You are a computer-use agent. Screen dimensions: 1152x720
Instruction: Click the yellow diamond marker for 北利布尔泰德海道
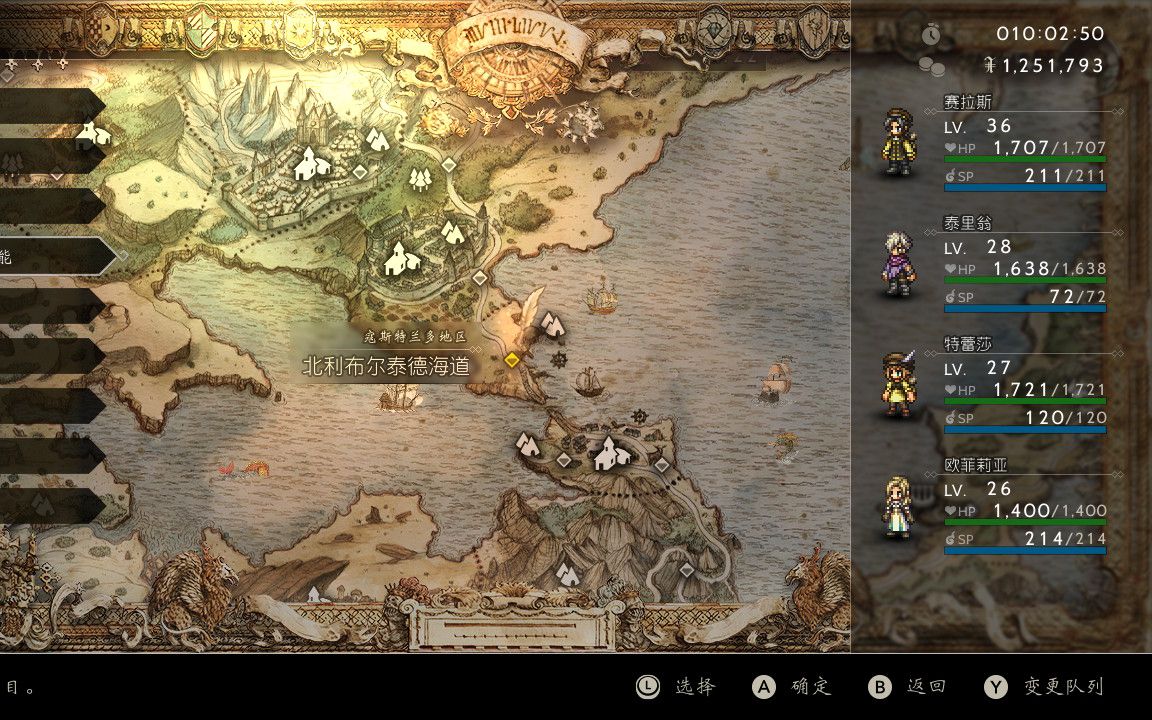pyautogui.click(x=513, y=360)
